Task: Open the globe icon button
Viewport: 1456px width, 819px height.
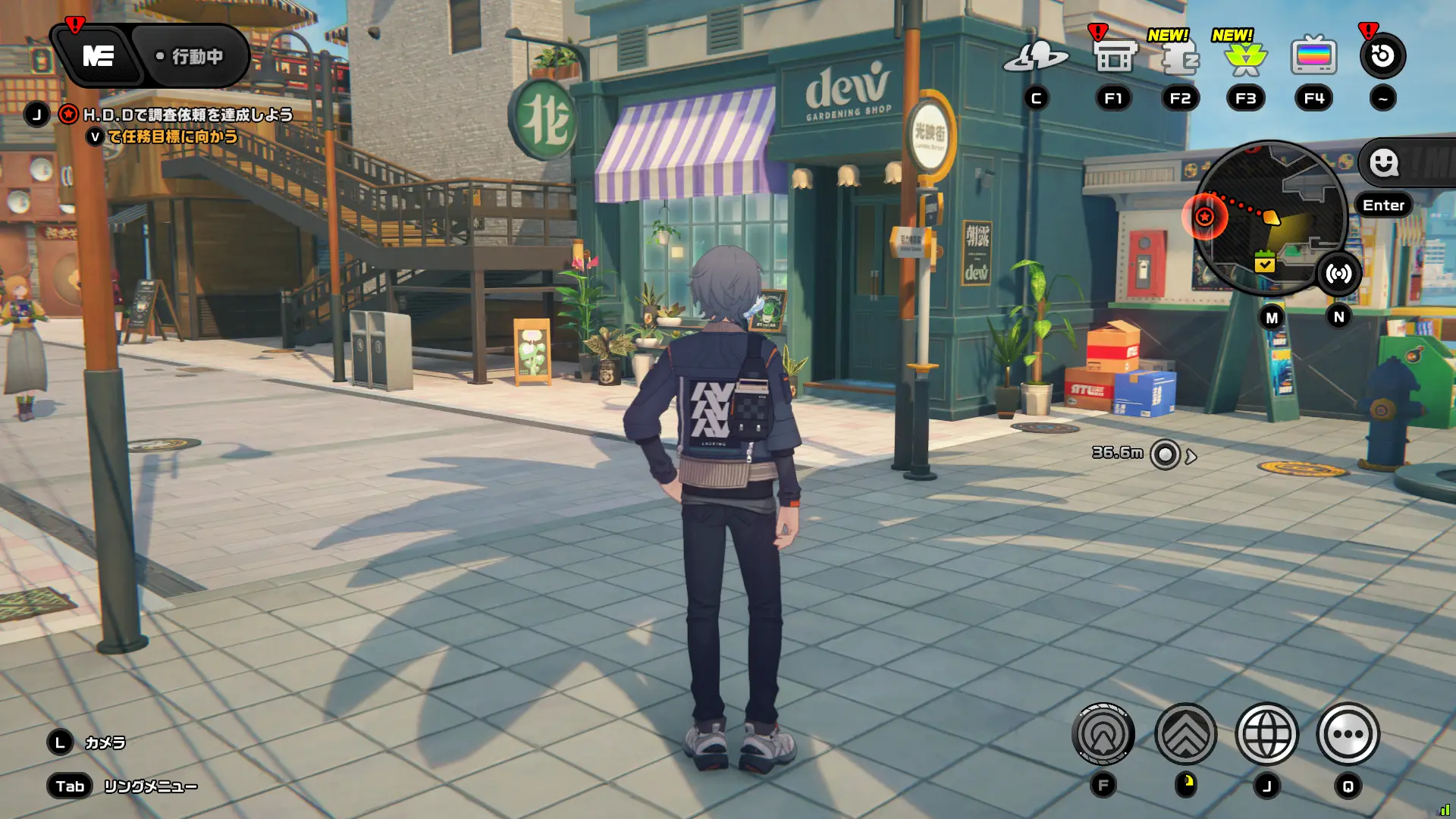Action: (x=1266, y=734)
